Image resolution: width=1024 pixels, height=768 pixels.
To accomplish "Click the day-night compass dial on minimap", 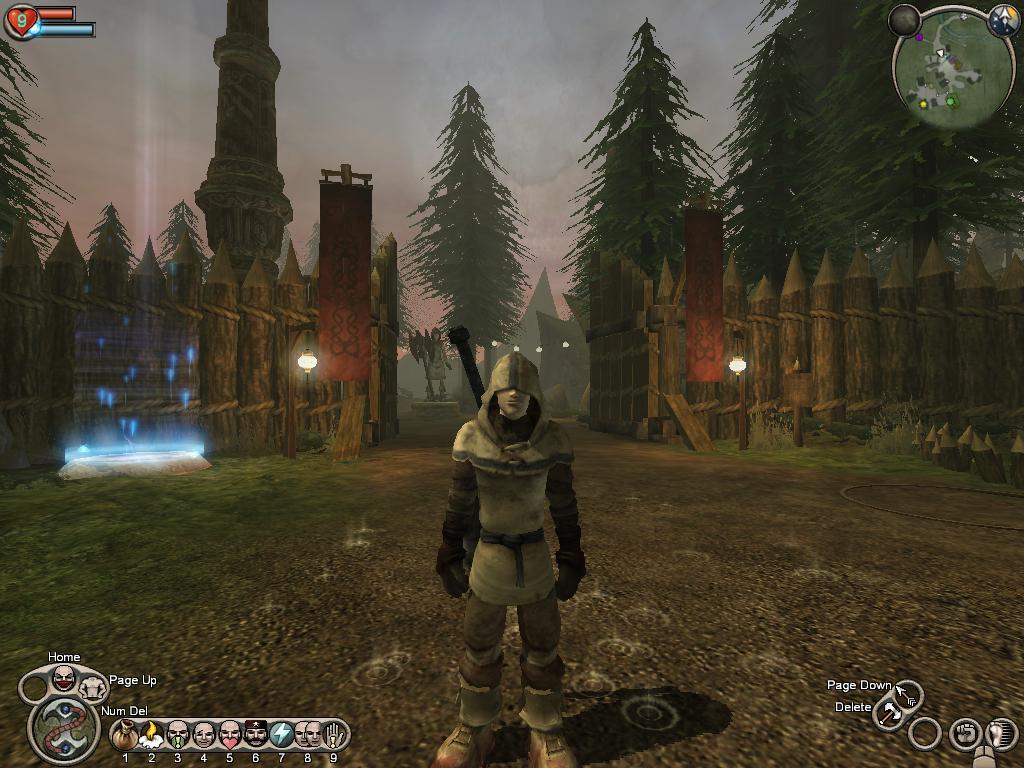I will [1002, 20].
